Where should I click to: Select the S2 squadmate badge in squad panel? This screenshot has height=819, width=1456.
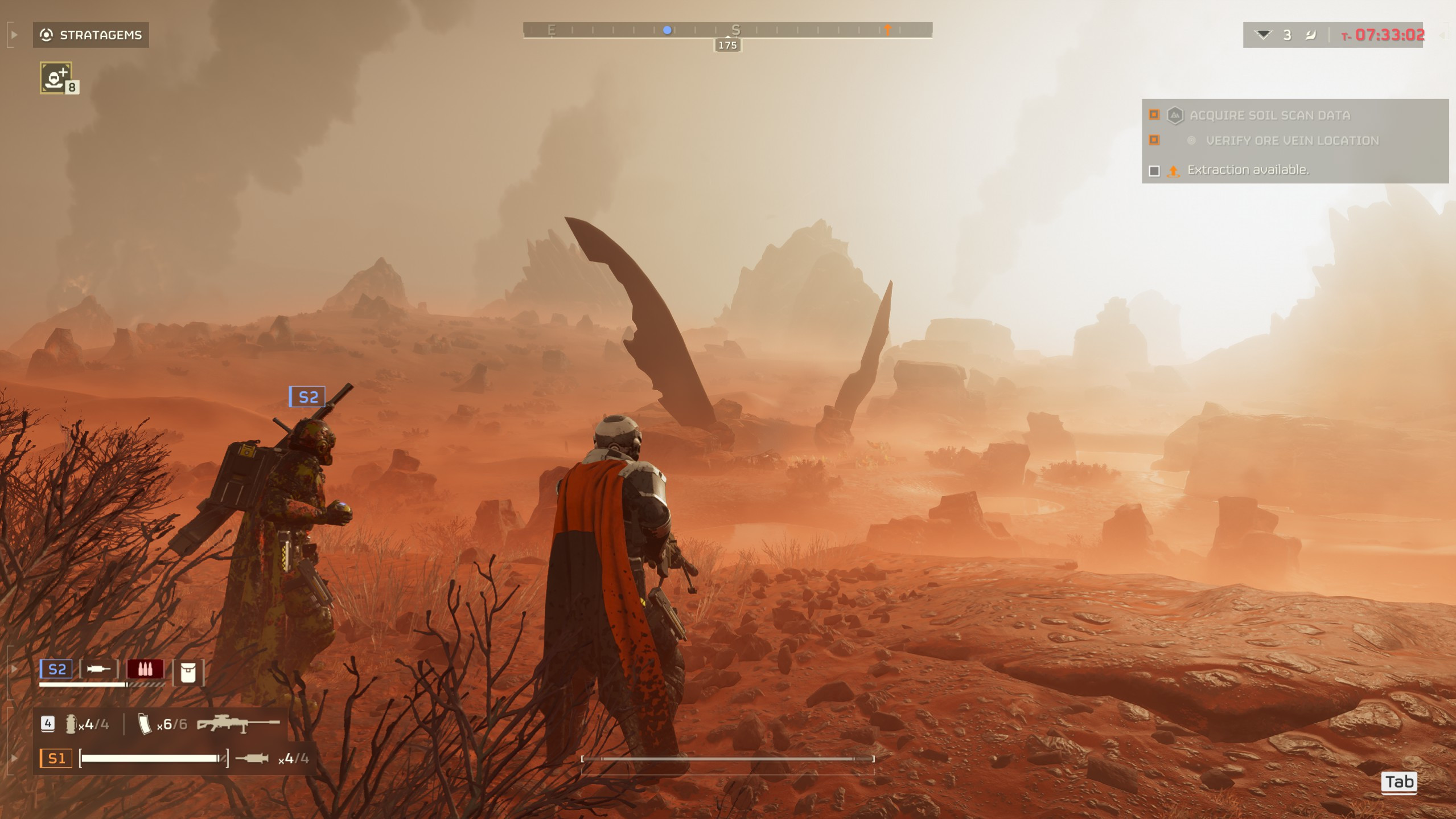pos(56,669)
